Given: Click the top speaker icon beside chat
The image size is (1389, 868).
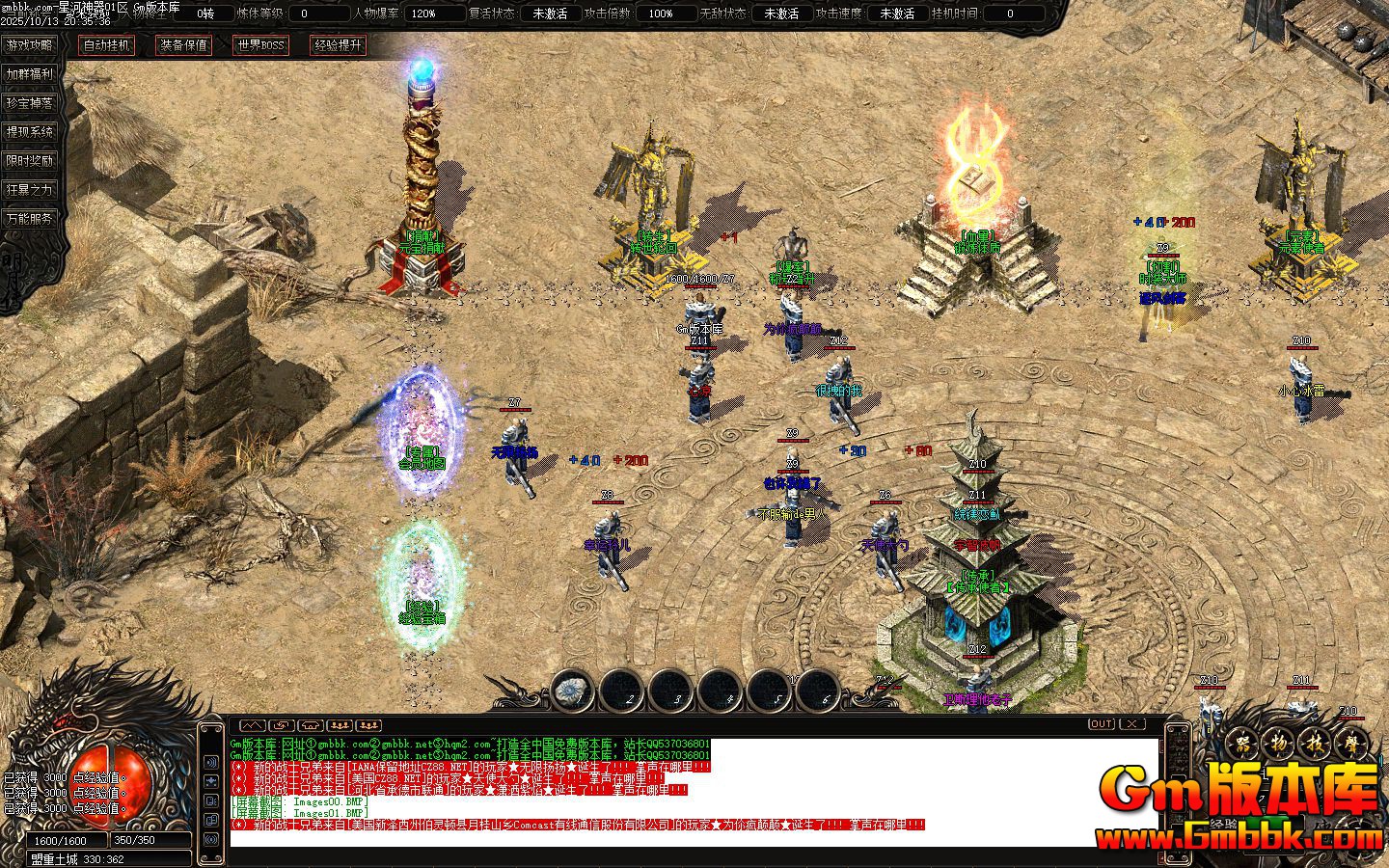Looking at the screenshot, I should 211,763.
